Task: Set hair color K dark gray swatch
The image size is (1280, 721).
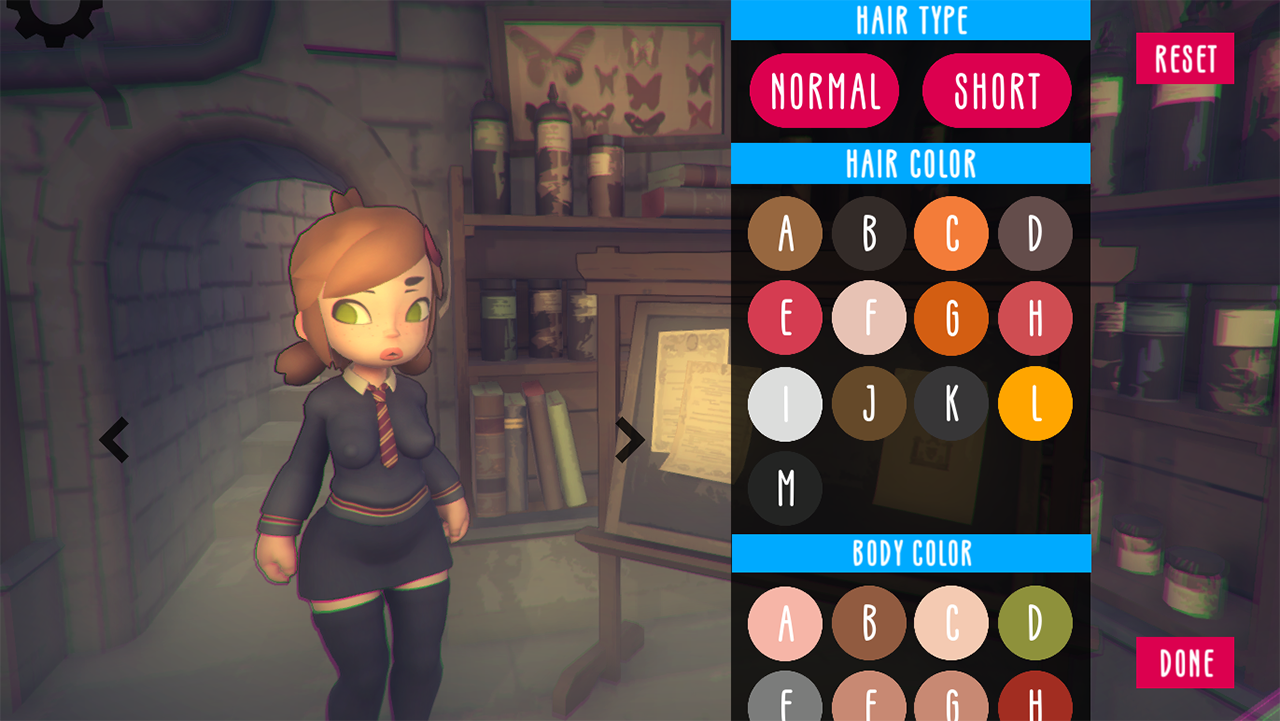Action: (x=951, y=404)
